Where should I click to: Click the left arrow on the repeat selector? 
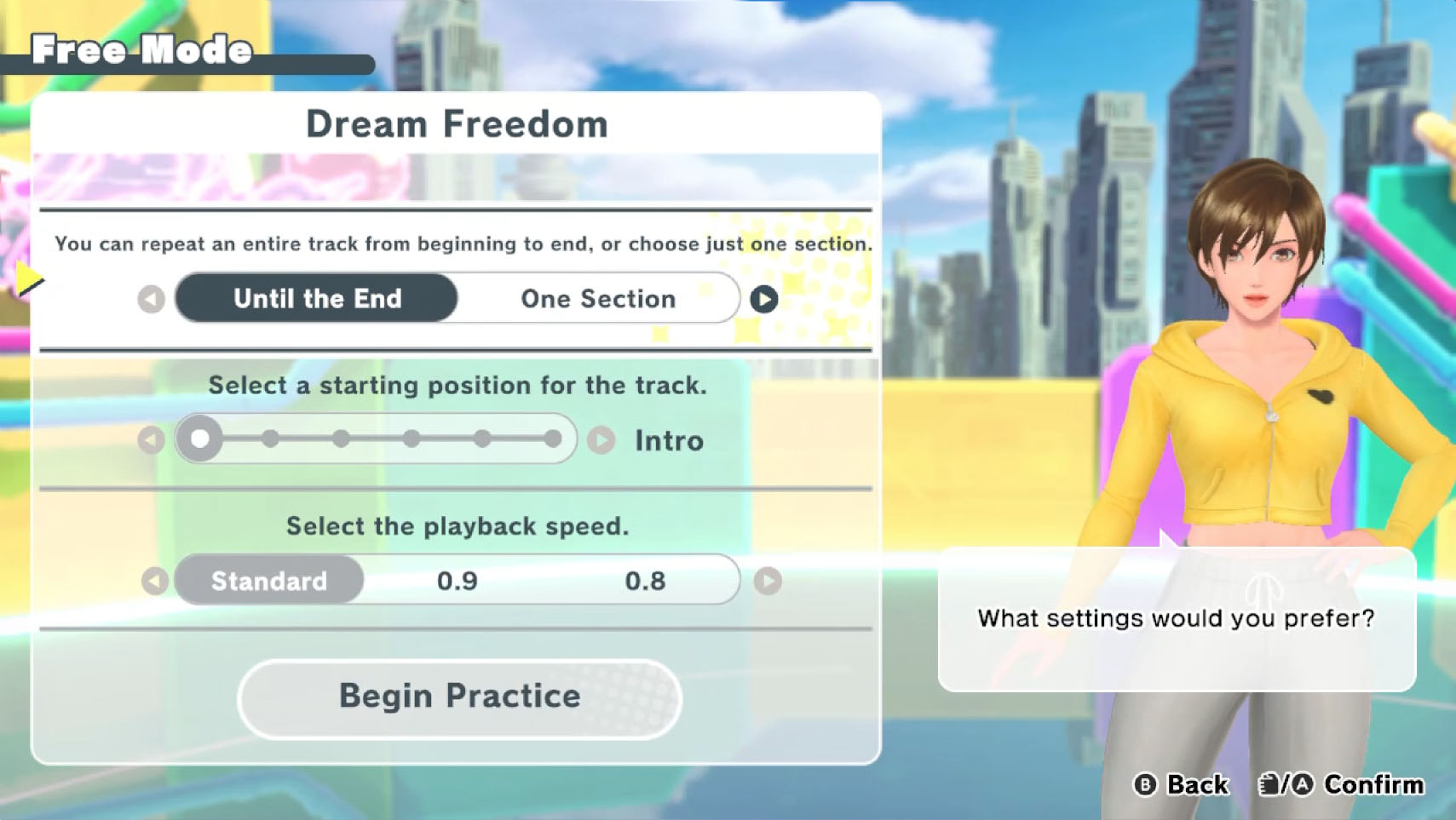tap(152, 299)
